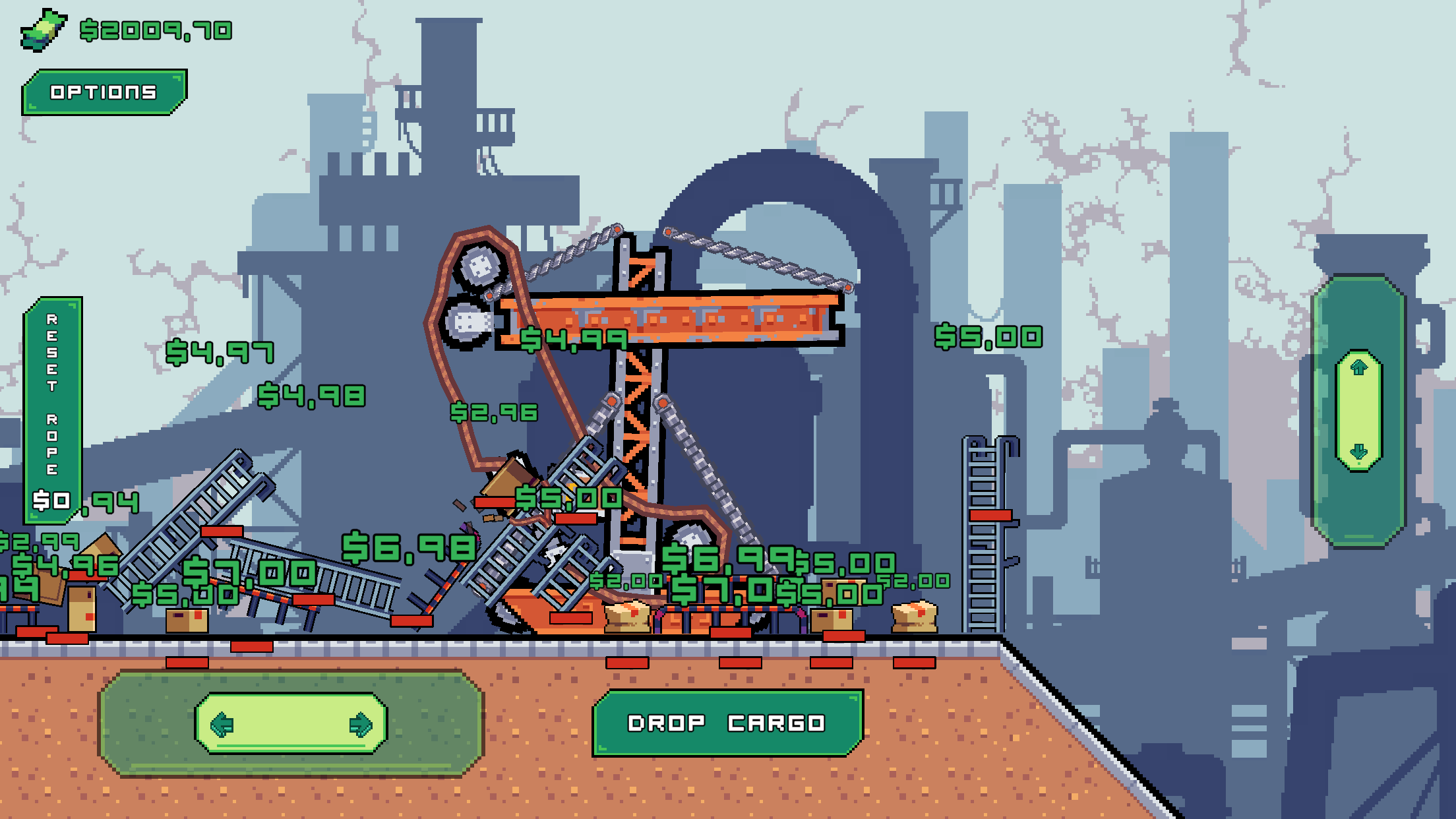Click the $2009.70 money counter
The height and width of the screenshot is (819, 1456).
[x=155, y=29]
